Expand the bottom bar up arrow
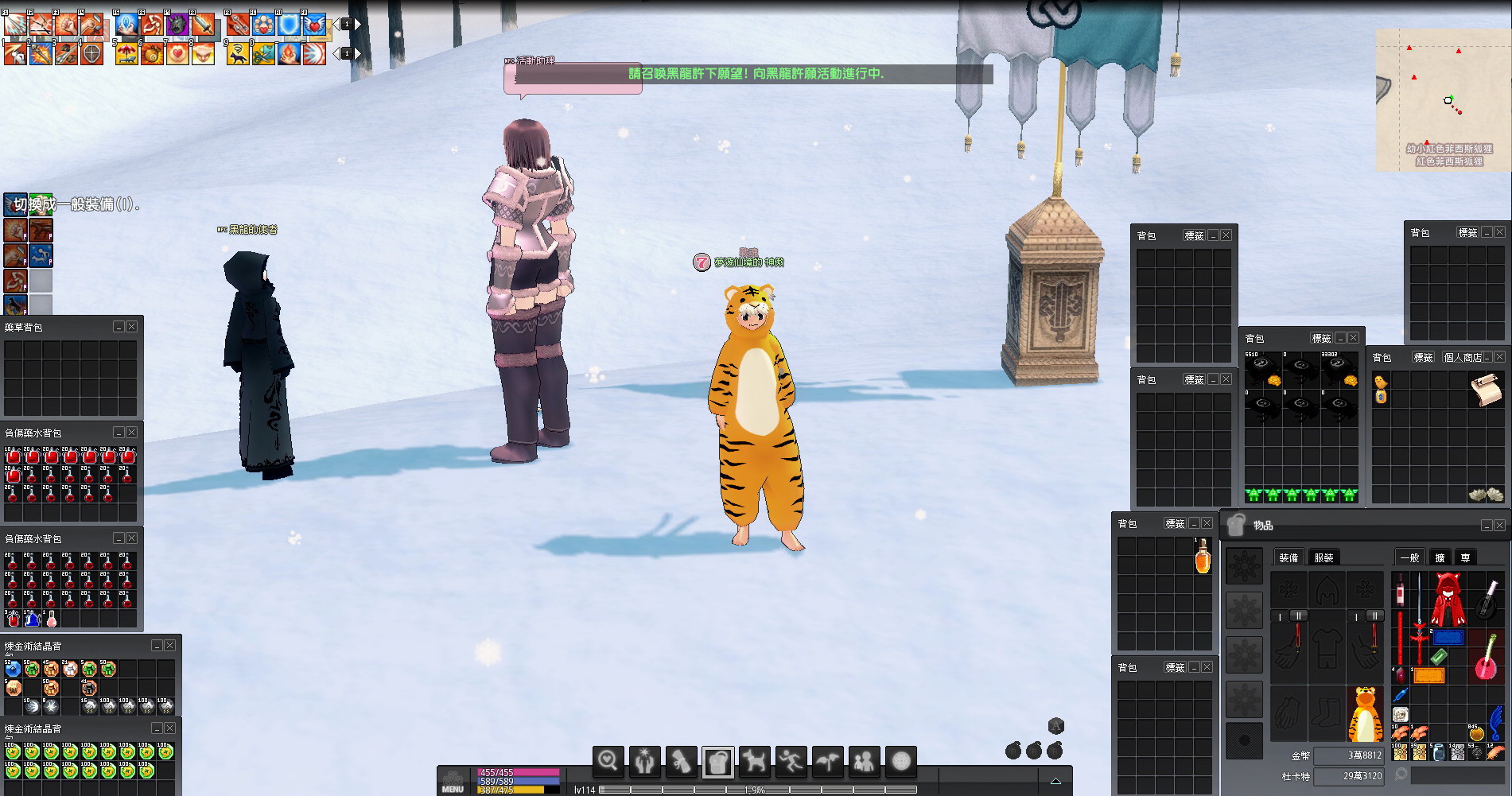The height and width of the screenshot is (796, 1512). tap(1055, 781)
